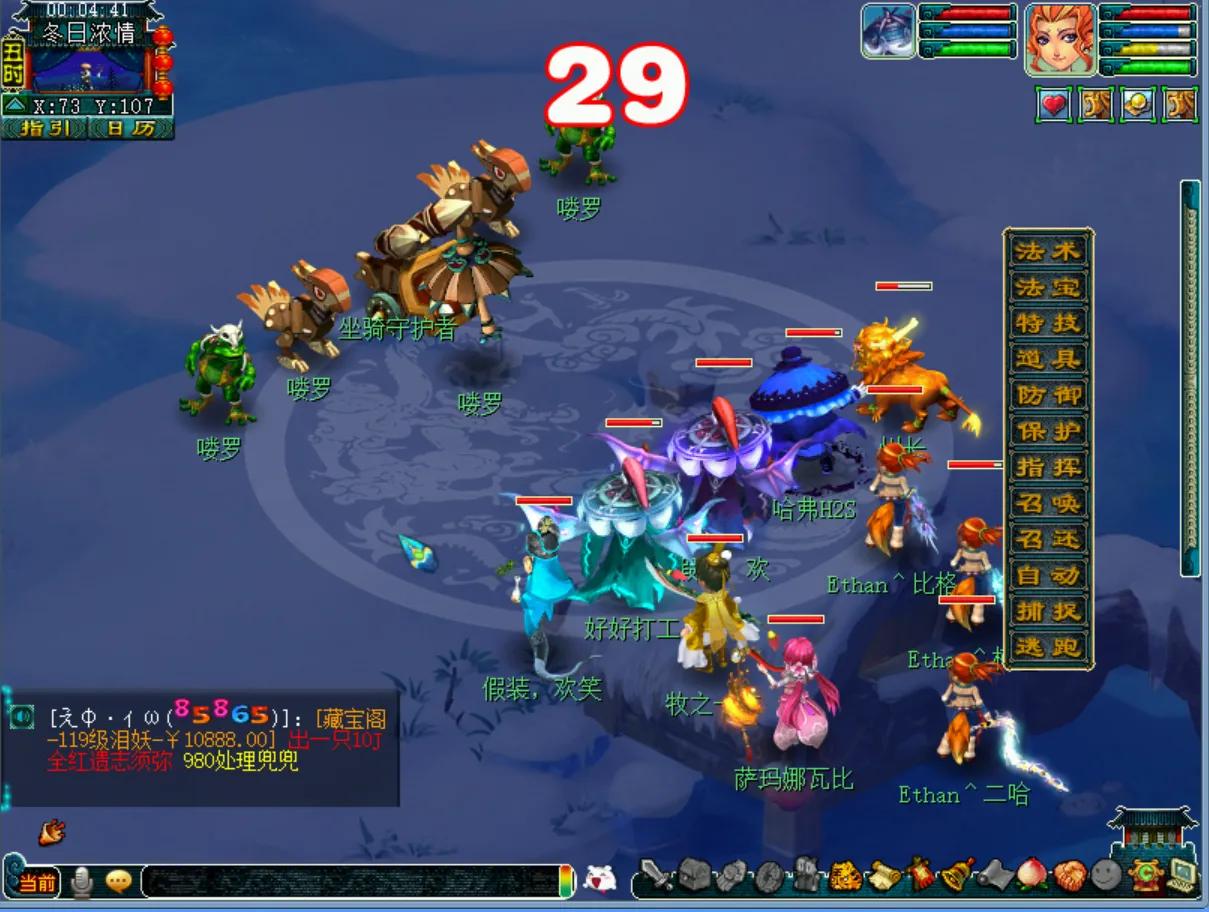The image size is (1209, 912).
Task: Open the 日历 calendar button
Action: (x=131, y=128)
